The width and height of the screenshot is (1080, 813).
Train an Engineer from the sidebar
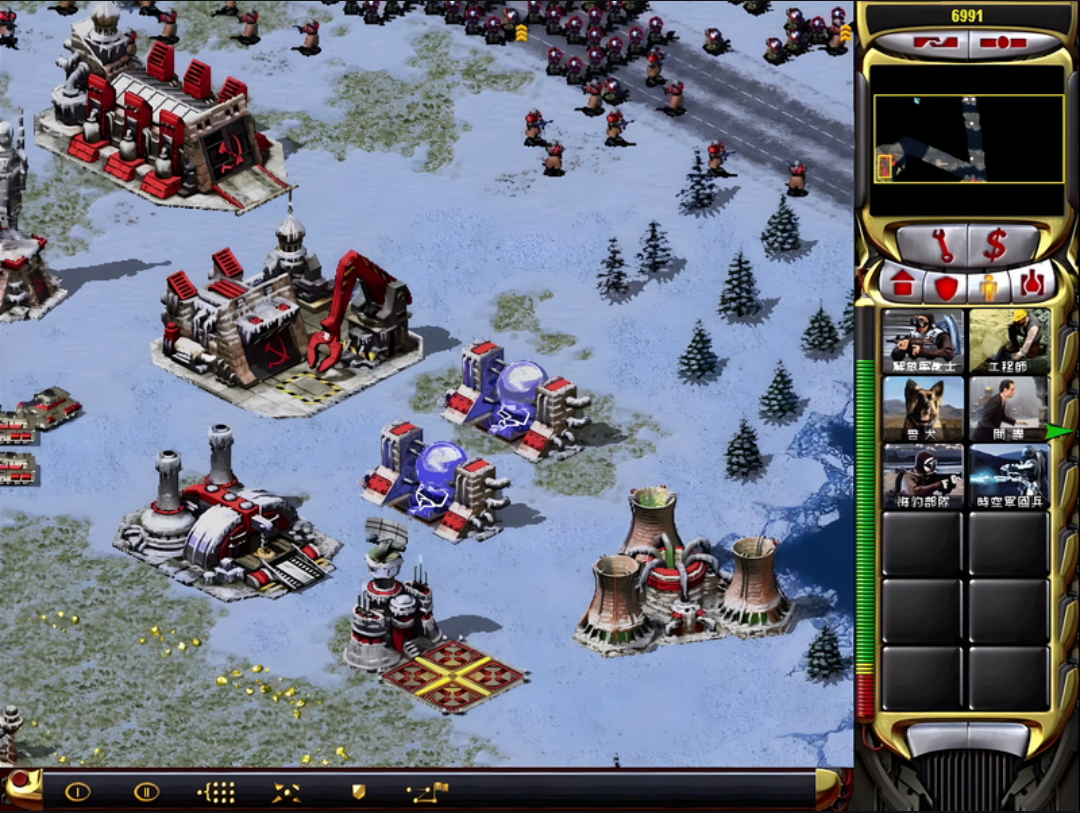point(1008,341)
